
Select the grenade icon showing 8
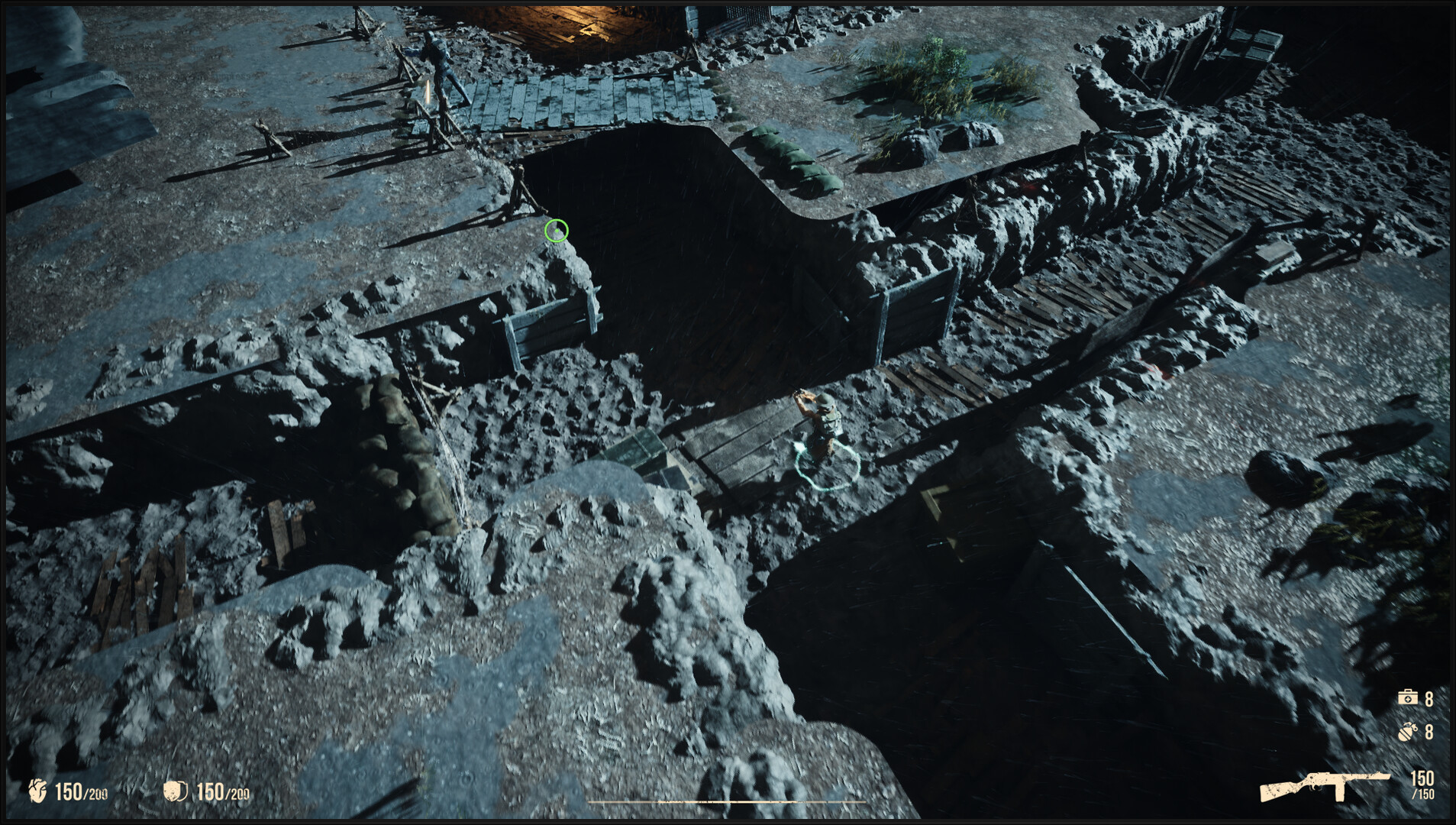tap(1408, 730)
